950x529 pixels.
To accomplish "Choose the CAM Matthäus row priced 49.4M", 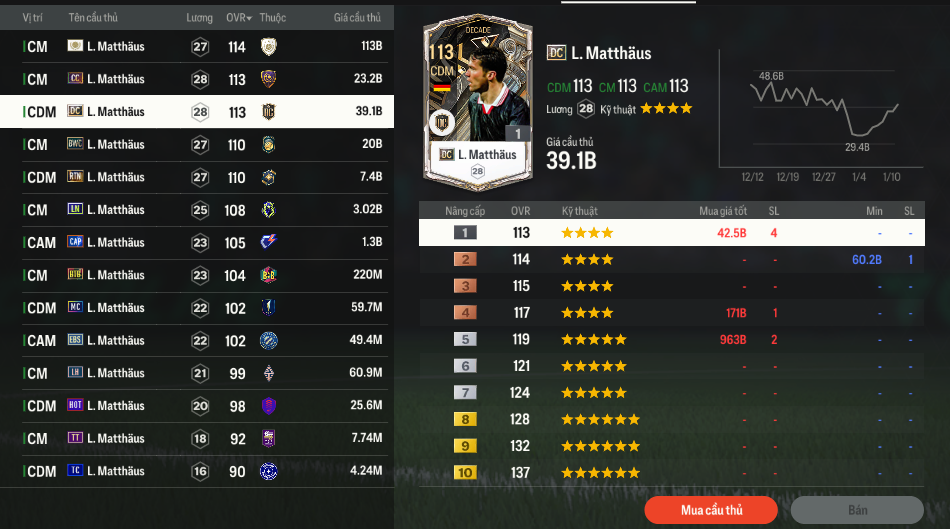I will pyautogui.click(x=197, y=341).
